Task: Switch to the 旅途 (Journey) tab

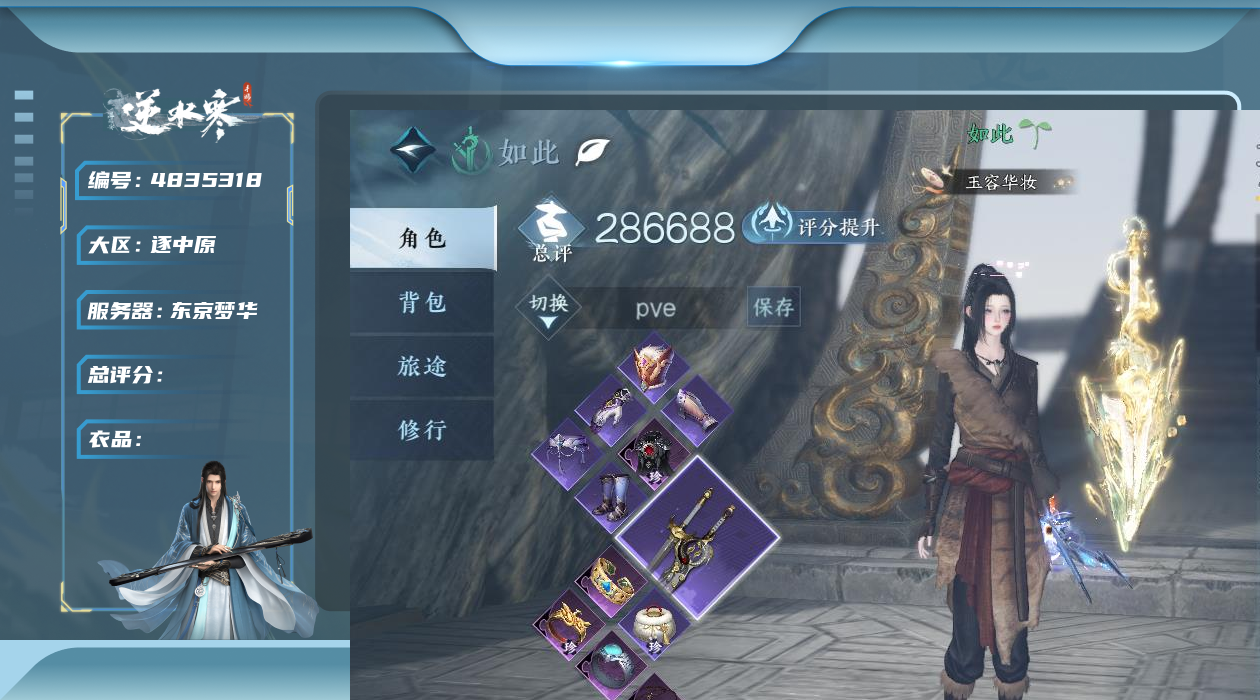Action: point(422,366)
